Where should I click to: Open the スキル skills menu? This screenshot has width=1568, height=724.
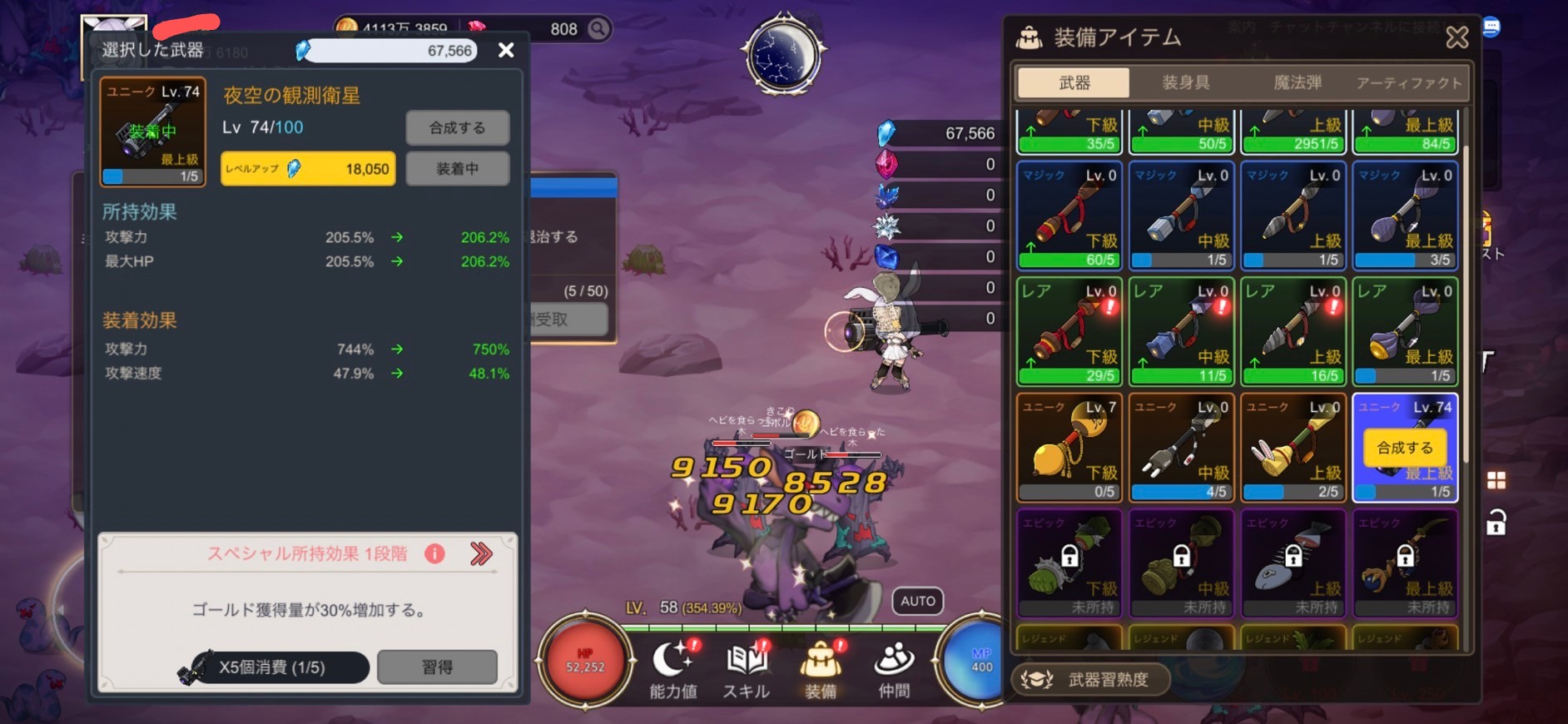(746, 670)
